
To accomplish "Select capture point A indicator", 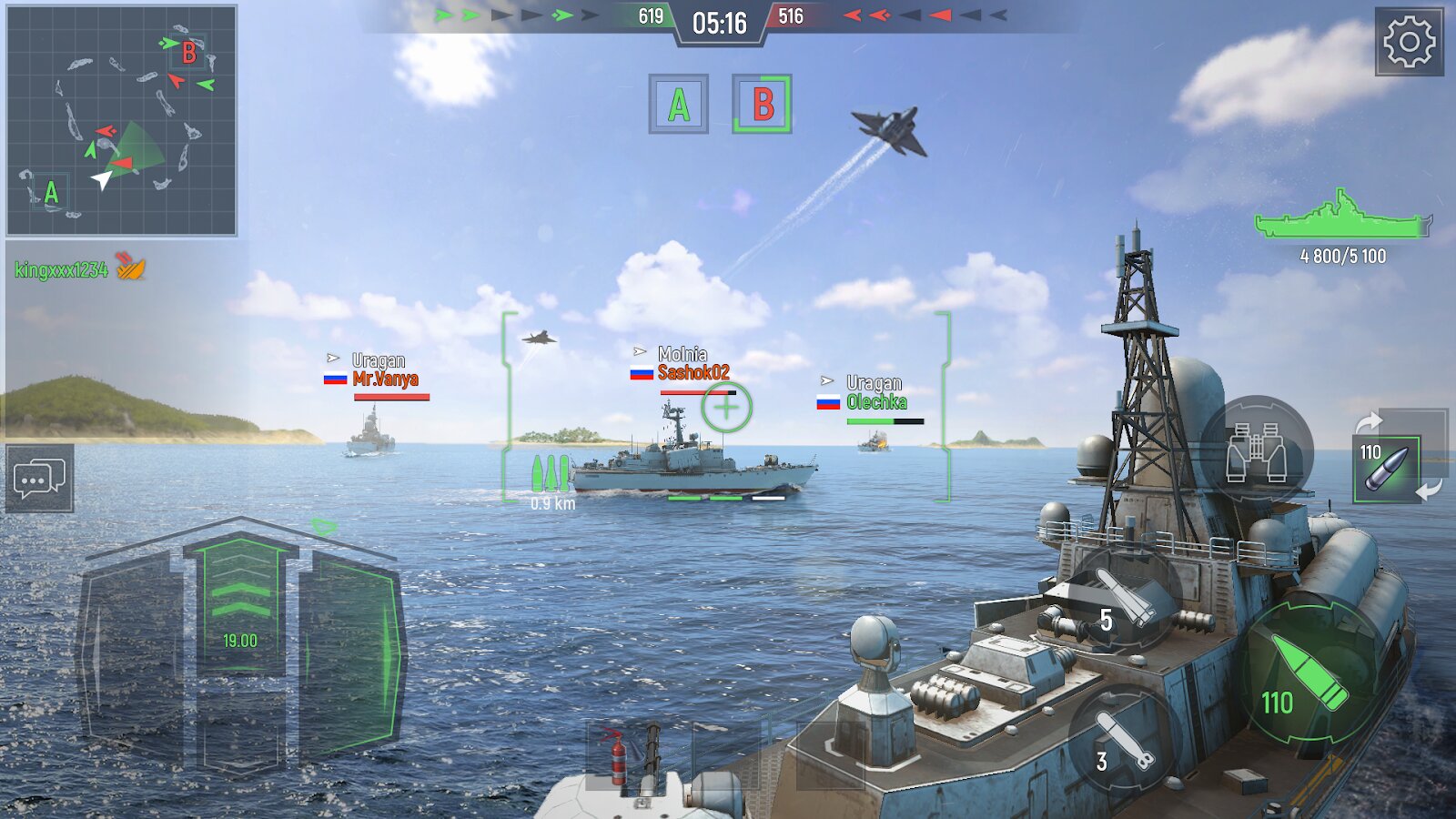I will click(678, 105).
